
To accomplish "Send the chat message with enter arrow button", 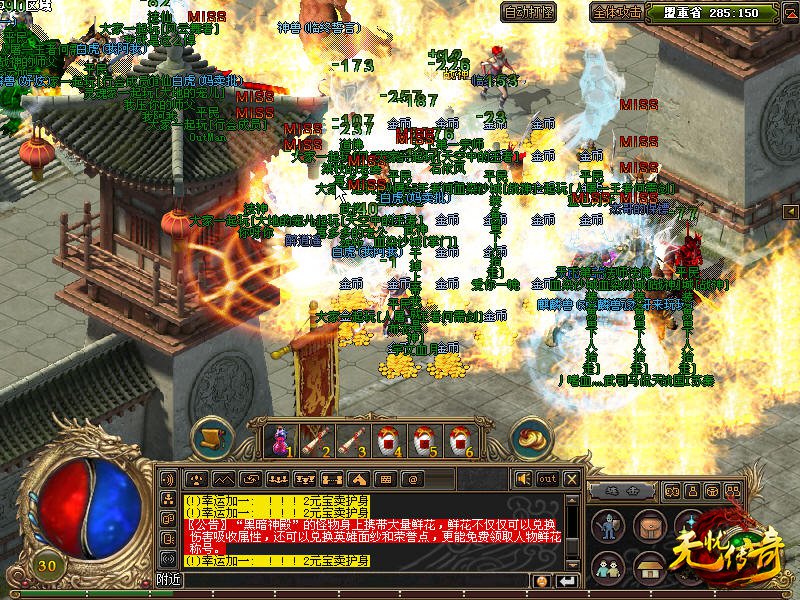I will click(x=568, y=581).
